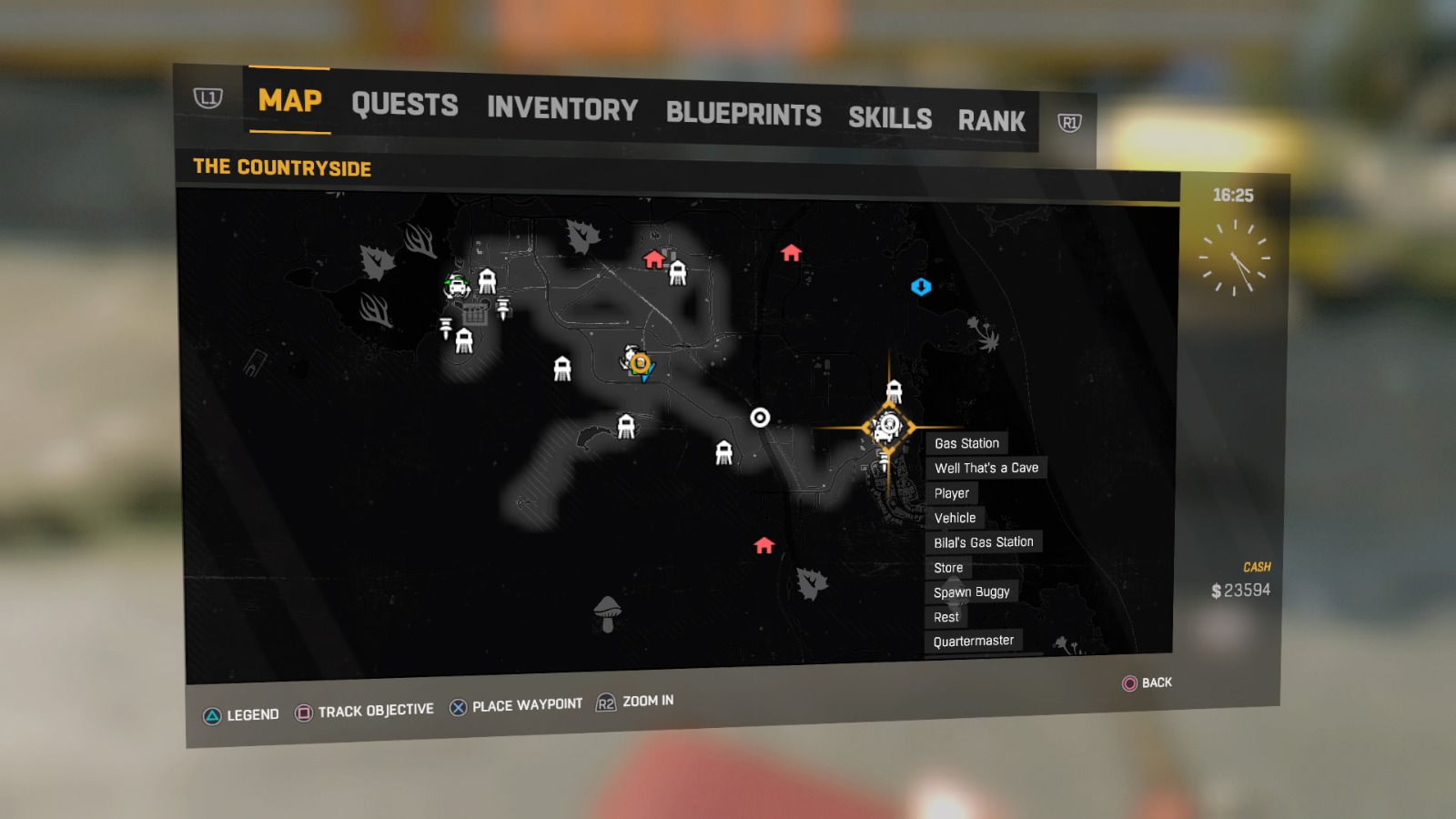This screenshot has height=819, width=1456.
Task: Switch to the QUESTS tab
Action: point(405,106)
